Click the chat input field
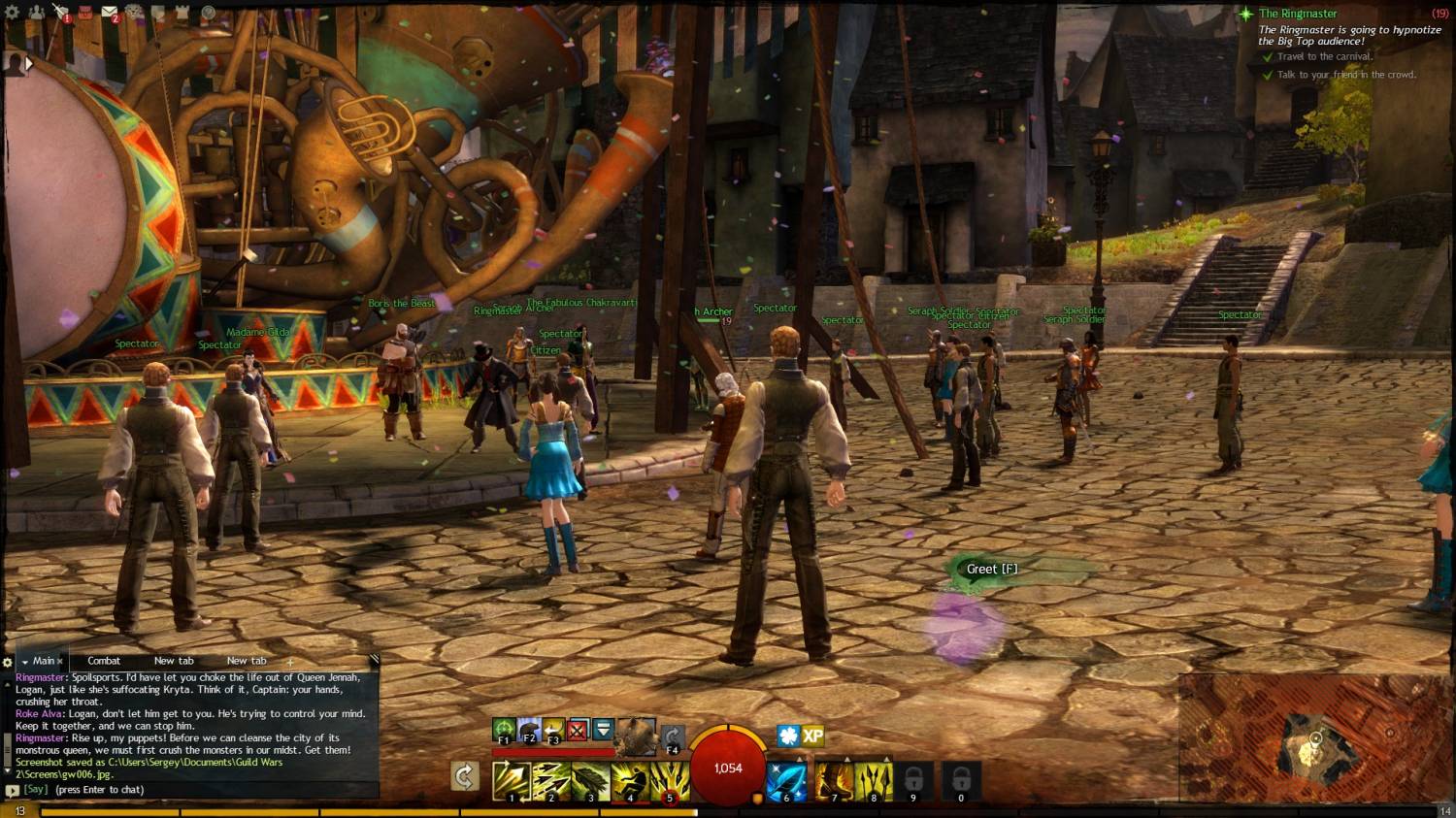Viewport: 1456px width, 818px height. [194, 790]
